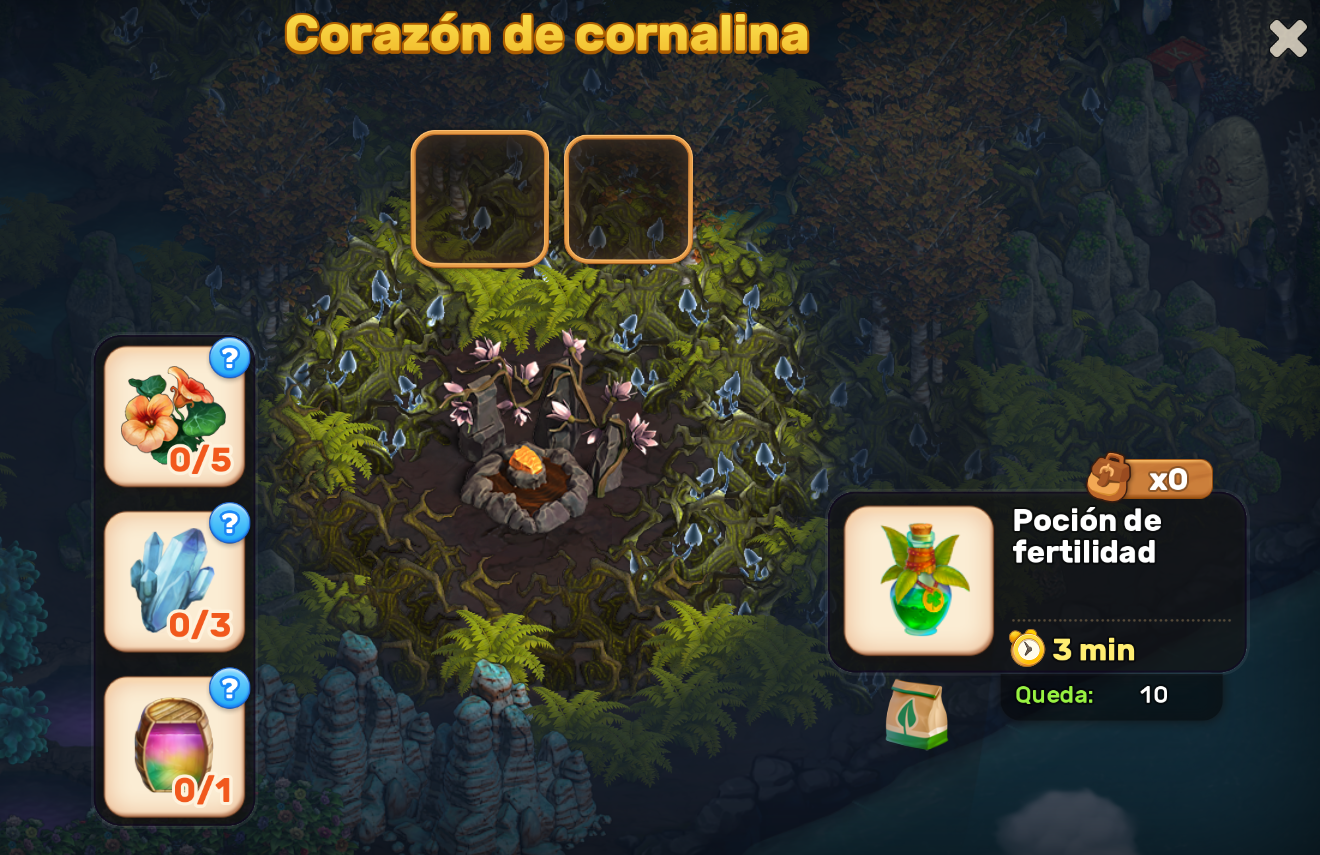Show help for the orange flowers item
Screen dimensions: 1320x855
pyautogui.click(x=229, y=358)
